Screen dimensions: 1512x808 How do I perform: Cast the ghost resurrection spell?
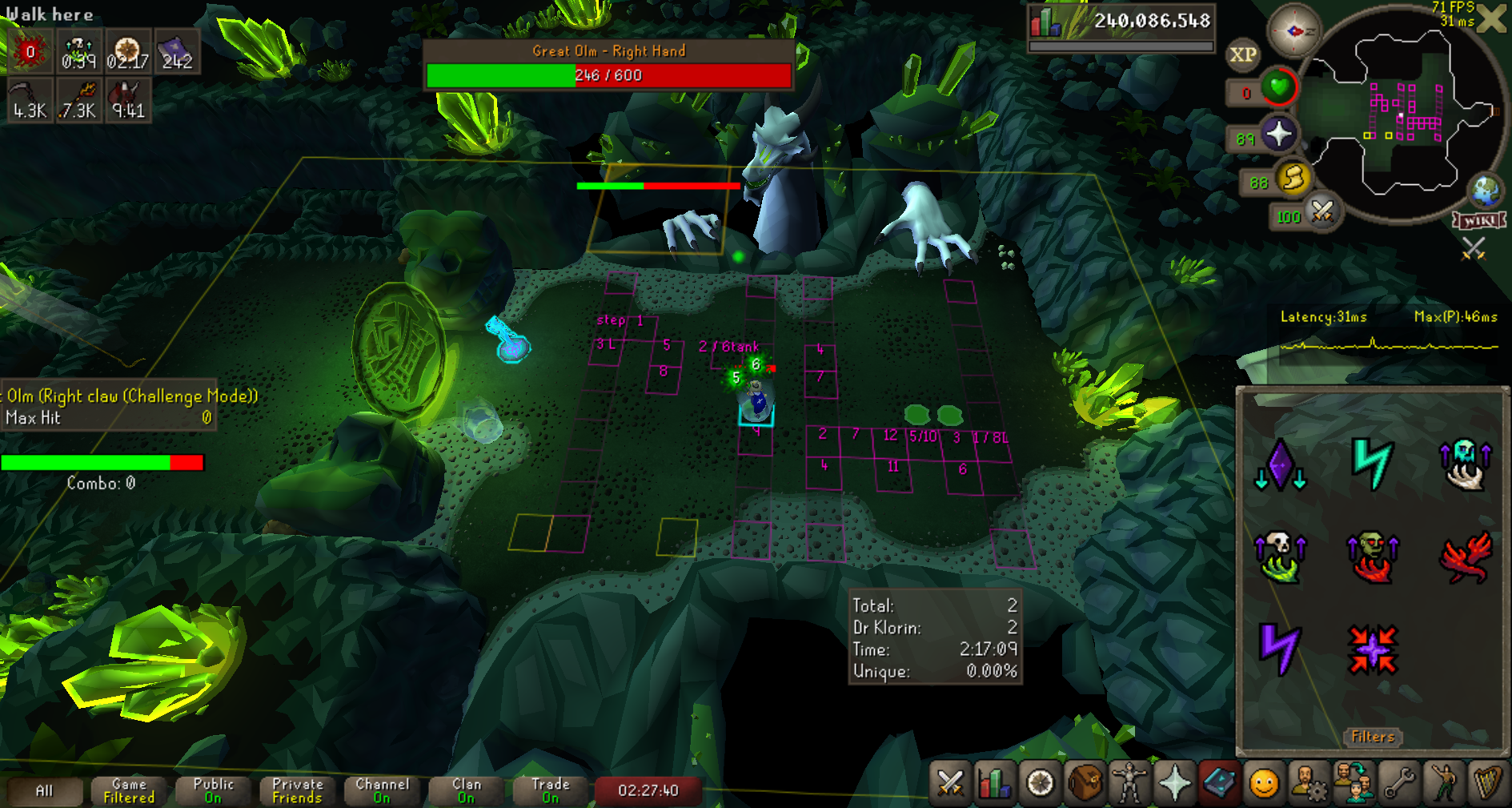pos(1465,464)
